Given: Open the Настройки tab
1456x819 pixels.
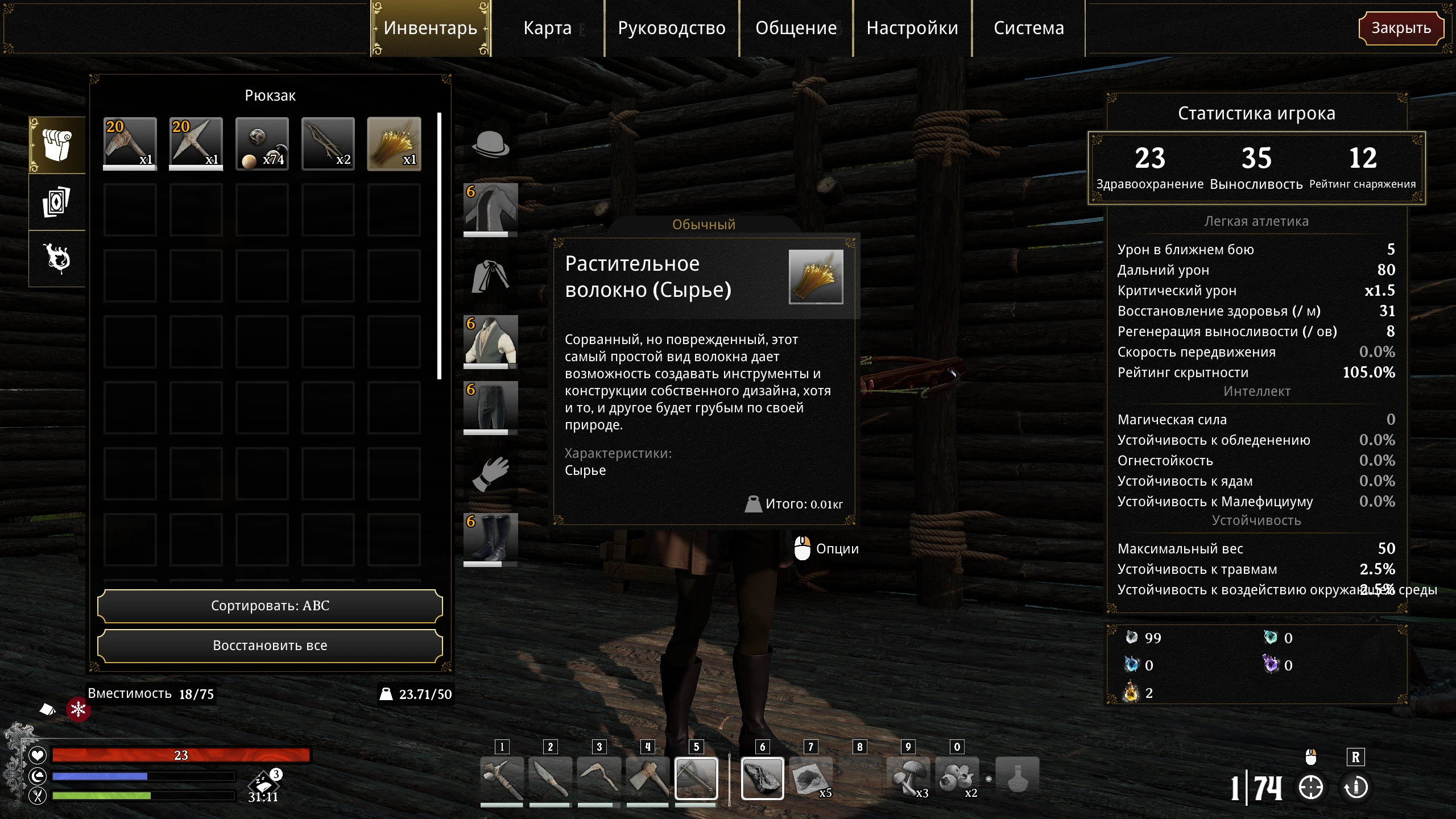Looking at the screenshot, I should pyautogui.click(x=912, y=28).
